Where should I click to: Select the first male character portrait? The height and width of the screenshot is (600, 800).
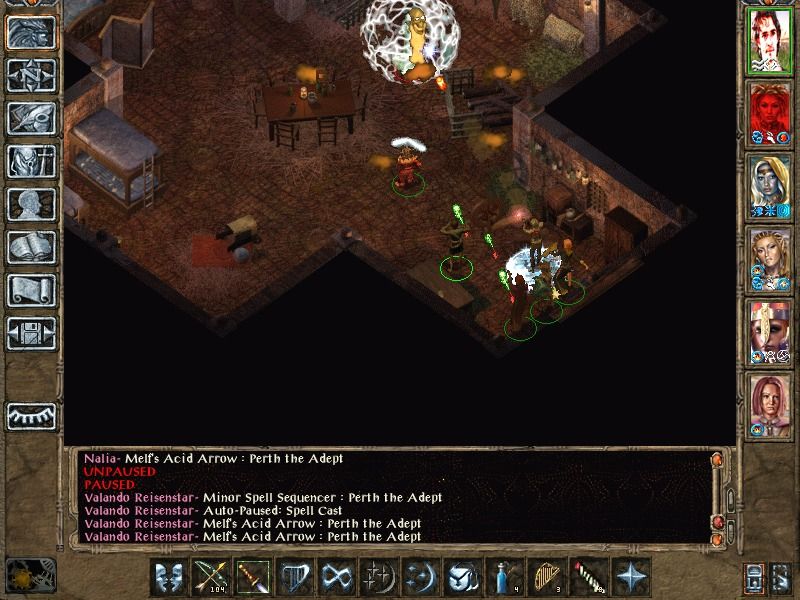[x=771, y=40]
